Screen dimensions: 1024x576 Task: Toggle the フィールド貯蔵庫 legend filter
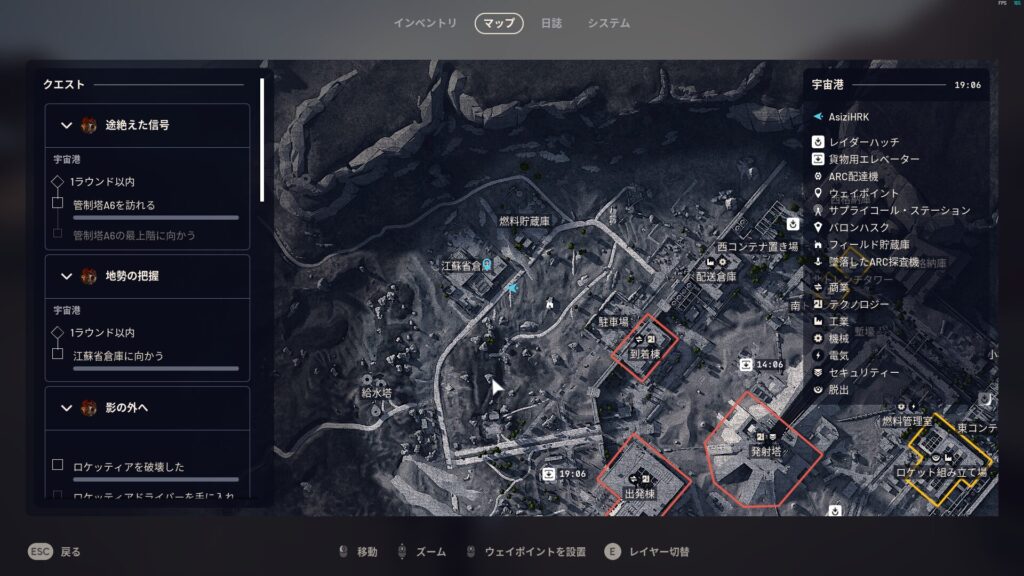(869, 245)
